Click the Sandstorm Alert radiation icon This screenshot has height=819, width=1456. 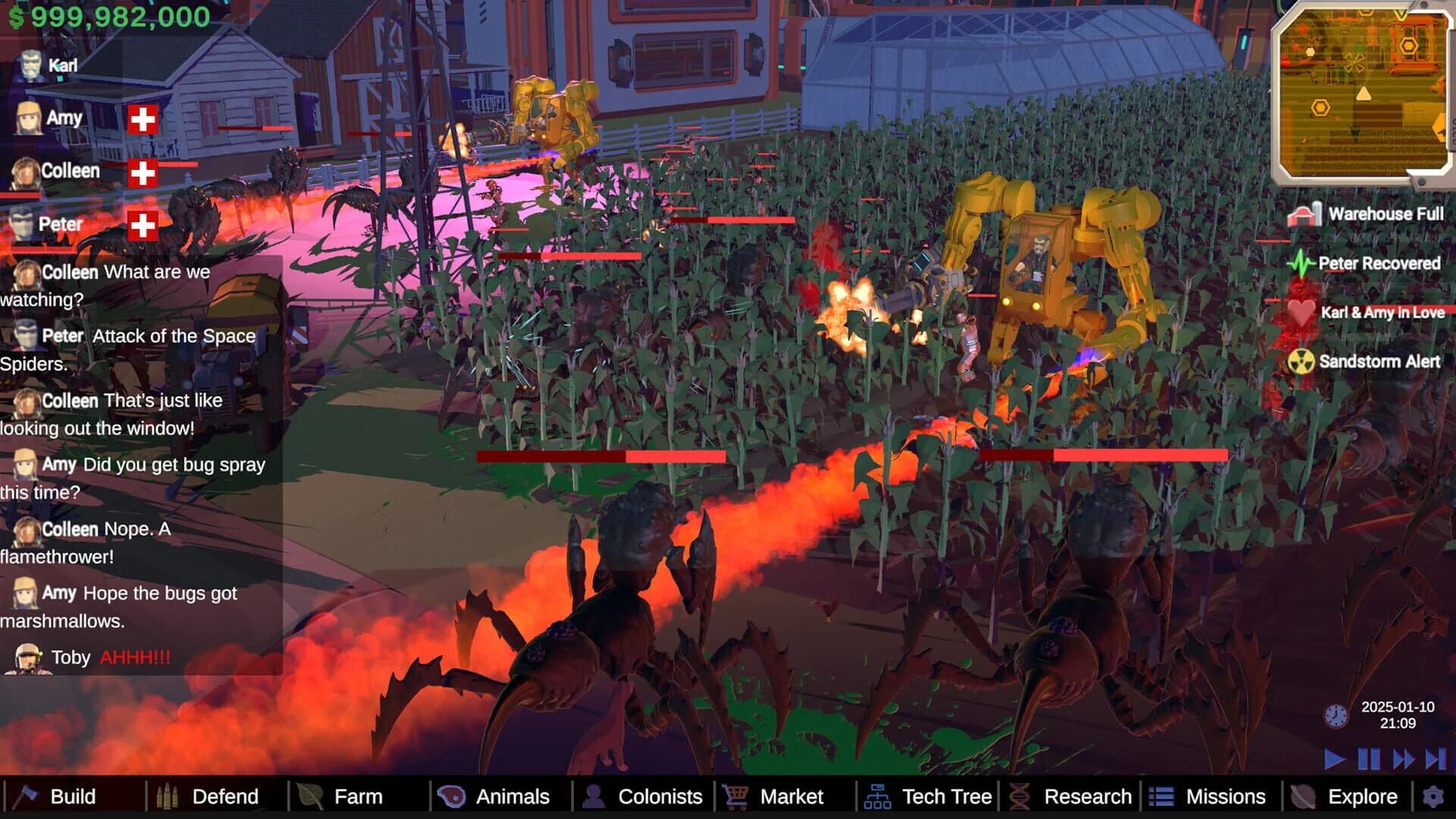pyautogui.click(x=1303, y=362)
